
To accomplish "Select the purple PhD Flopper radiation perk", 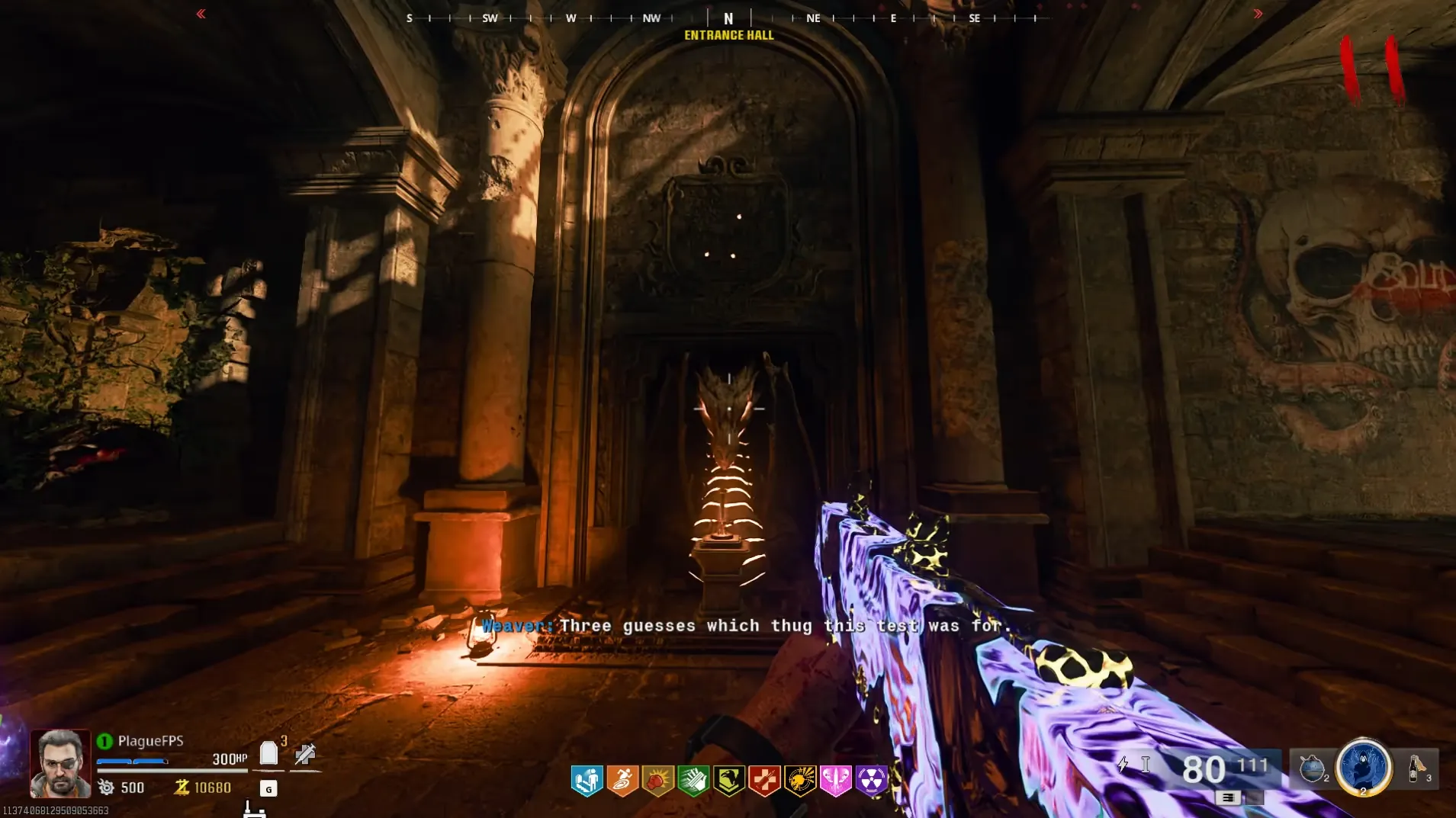I will coord(871,781).
